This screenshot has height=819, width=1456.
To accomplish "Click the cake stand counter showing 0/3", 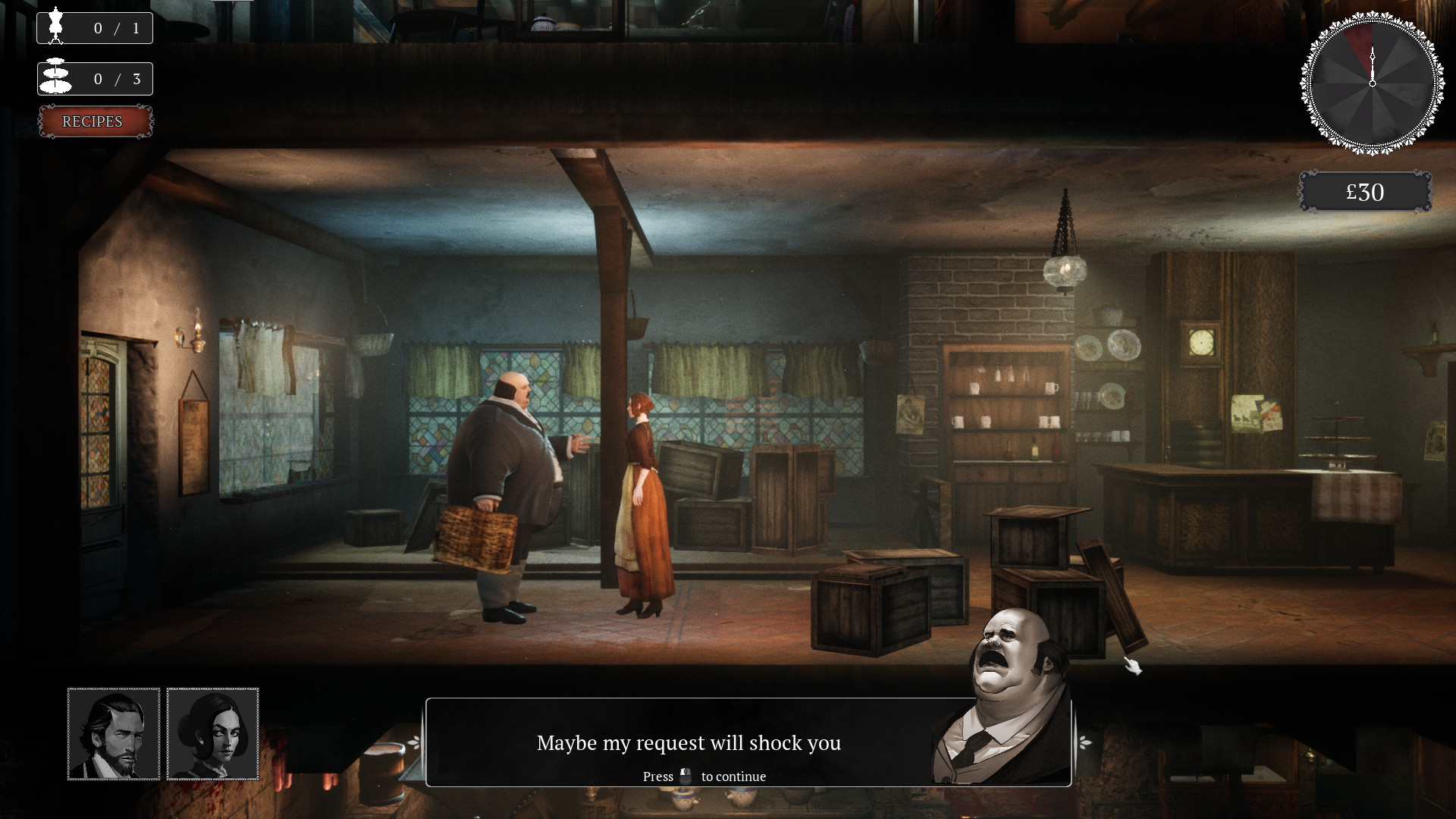I will click(94, 78).
